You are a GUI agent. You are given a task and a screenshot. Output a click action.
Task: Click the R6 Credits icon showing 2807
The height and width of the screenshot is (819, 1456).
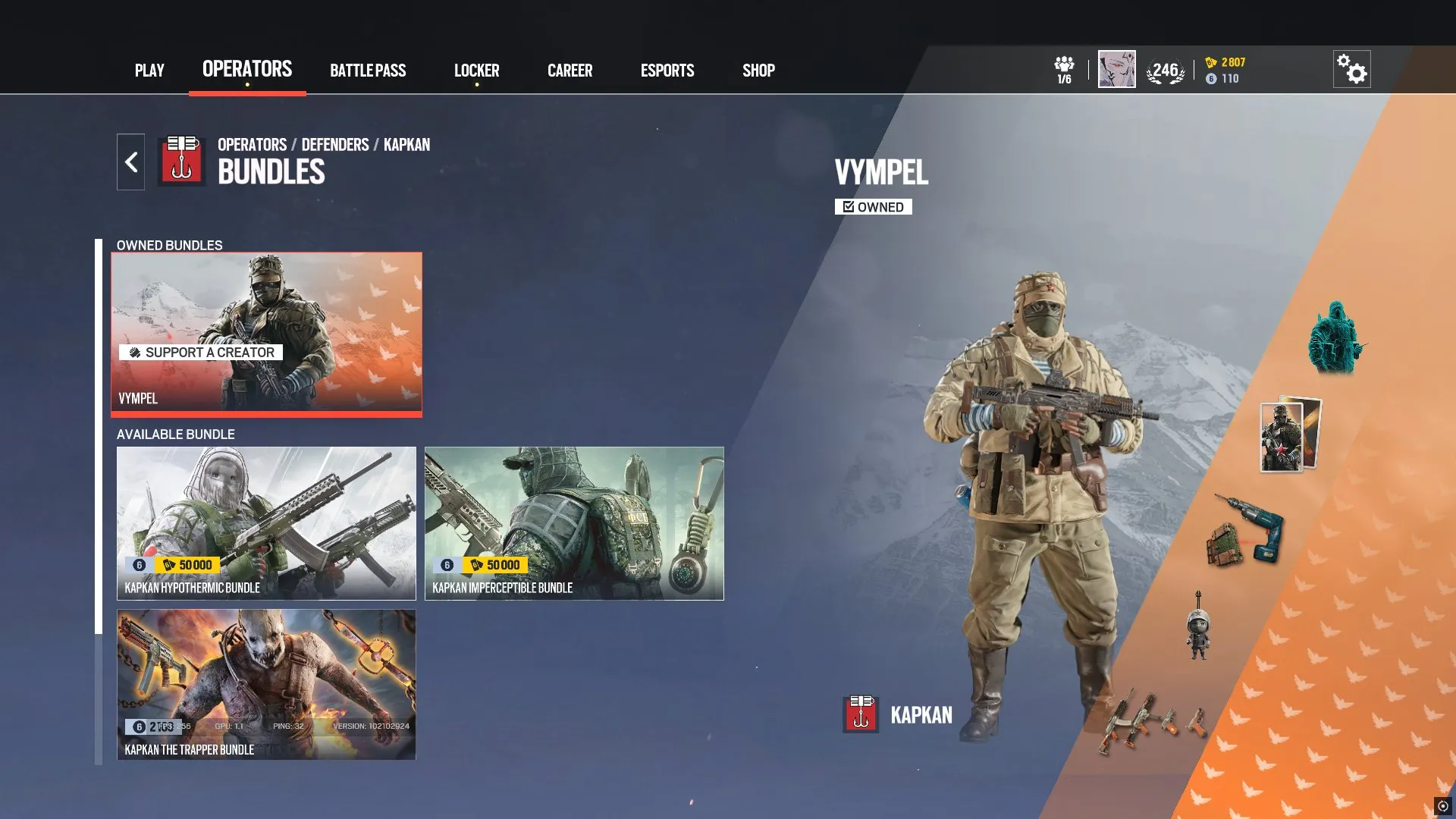click(1211, 64)
